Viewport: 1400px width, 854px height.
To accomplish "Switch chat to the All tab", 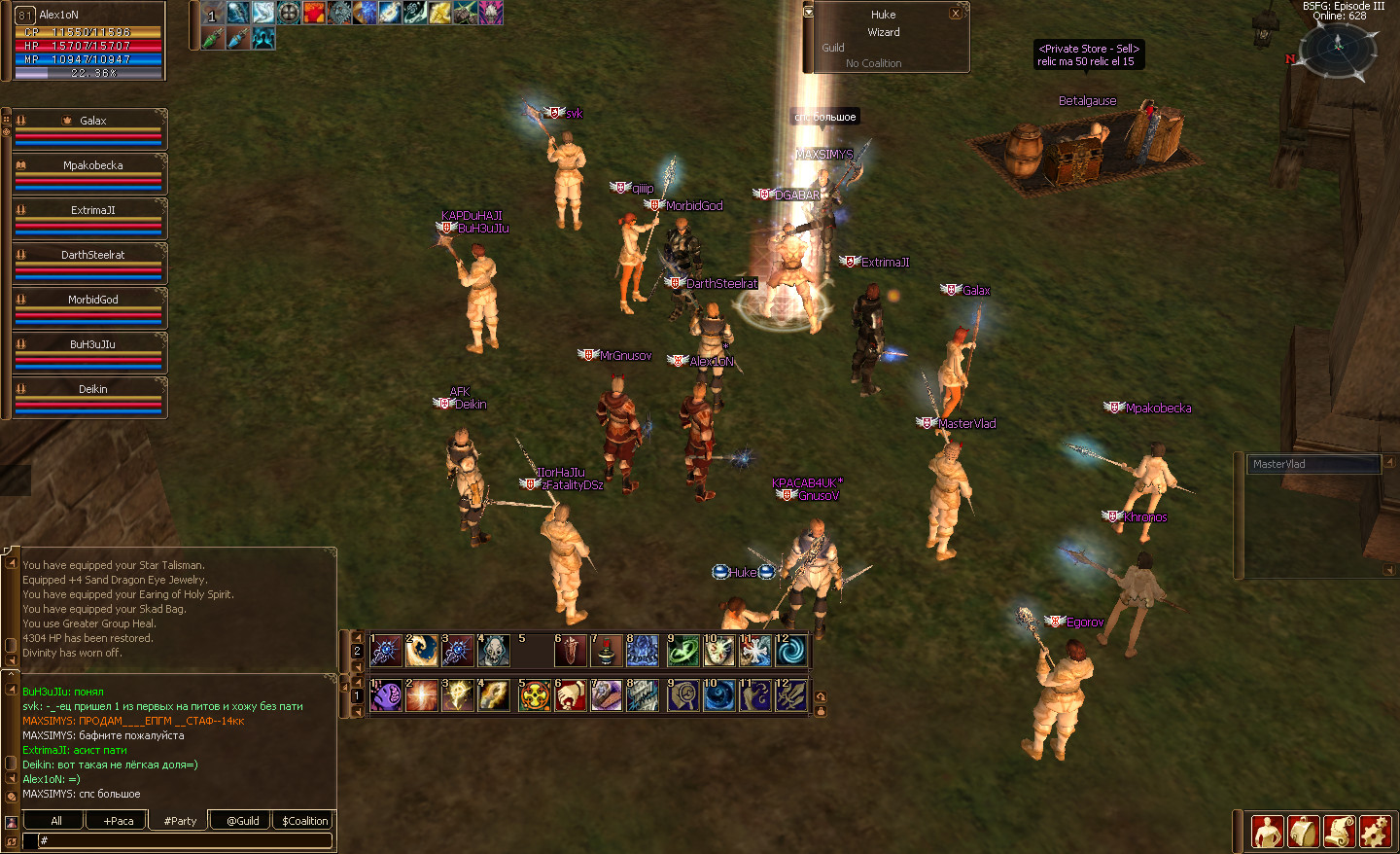I will click(x=56, y=821).
